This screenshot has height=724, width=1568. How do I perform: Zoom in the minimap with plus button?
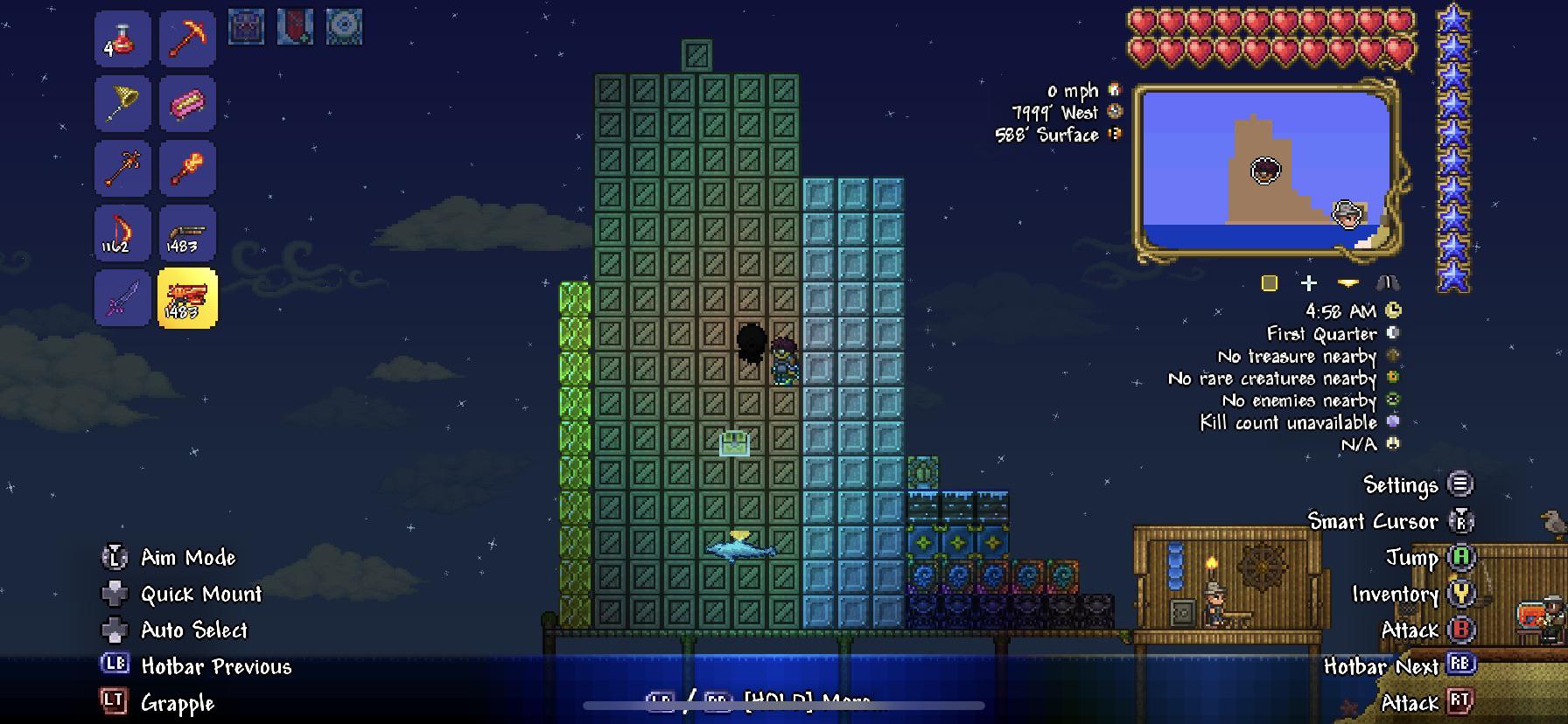tap(1309, 283)
